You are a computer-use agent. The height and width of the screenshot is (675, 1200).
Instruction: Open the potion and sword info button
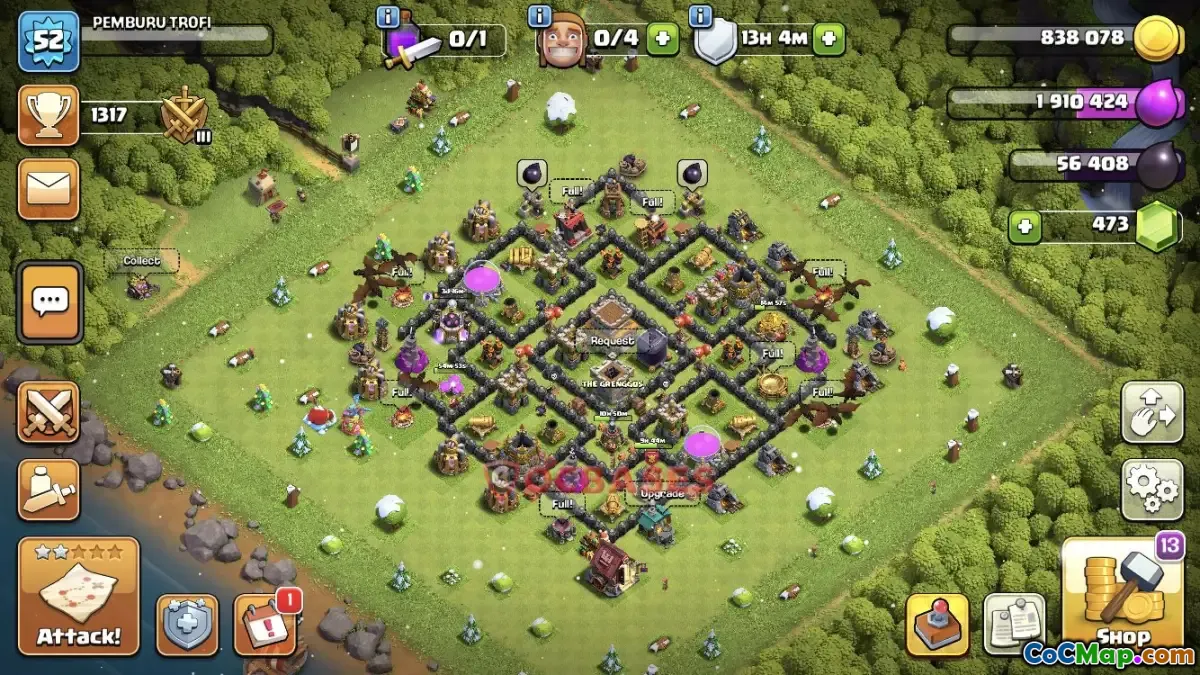388,18
